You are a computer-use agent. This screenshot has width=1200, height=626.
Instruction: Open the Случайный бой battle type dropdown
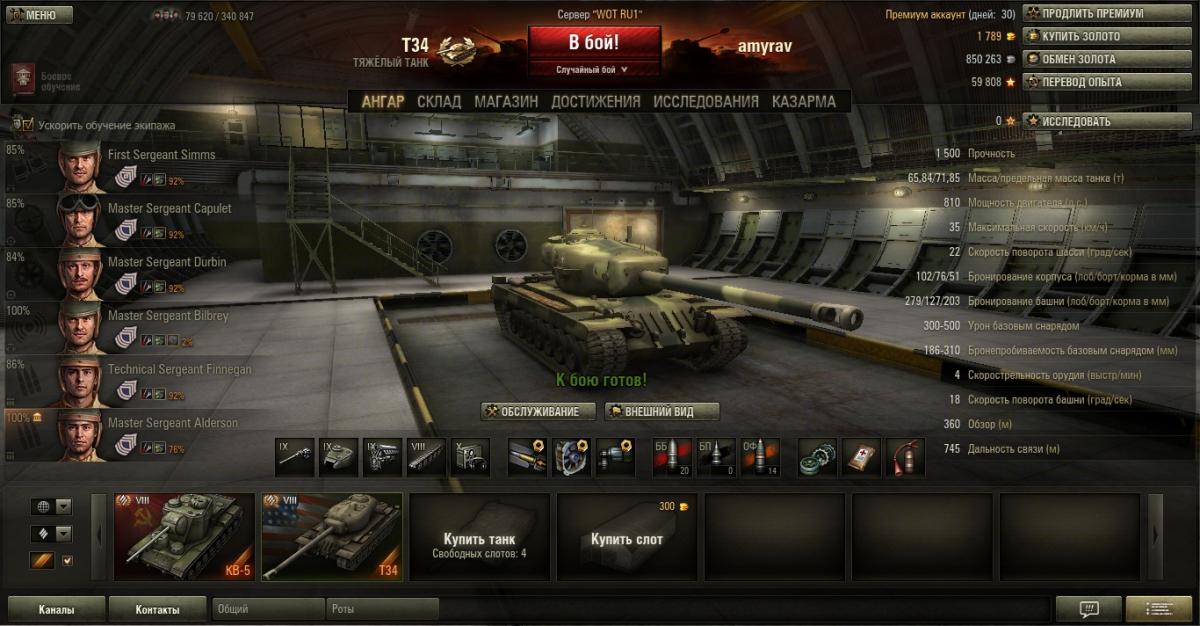pyautogui.click(x=594, y=70)
